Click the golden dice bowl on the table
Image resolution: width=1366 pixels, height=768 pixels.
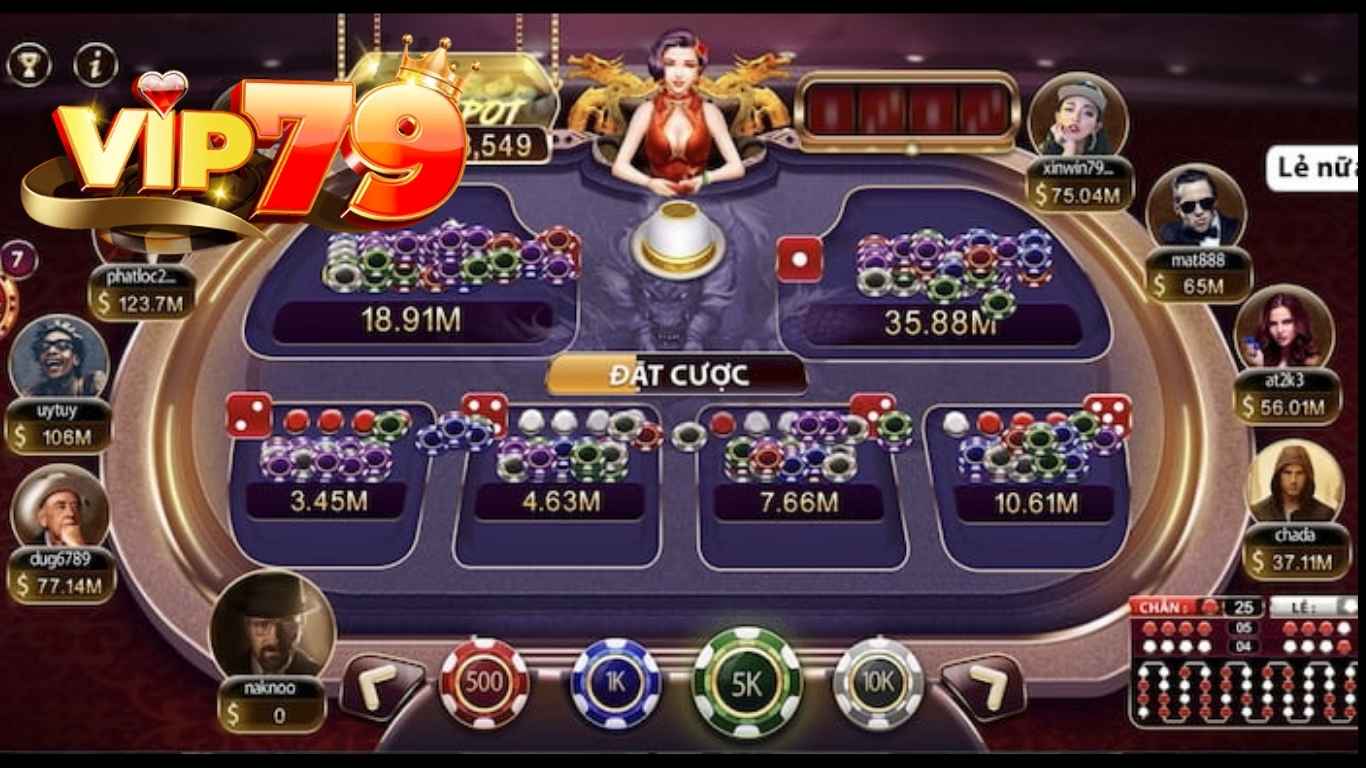tap(678, 236)
